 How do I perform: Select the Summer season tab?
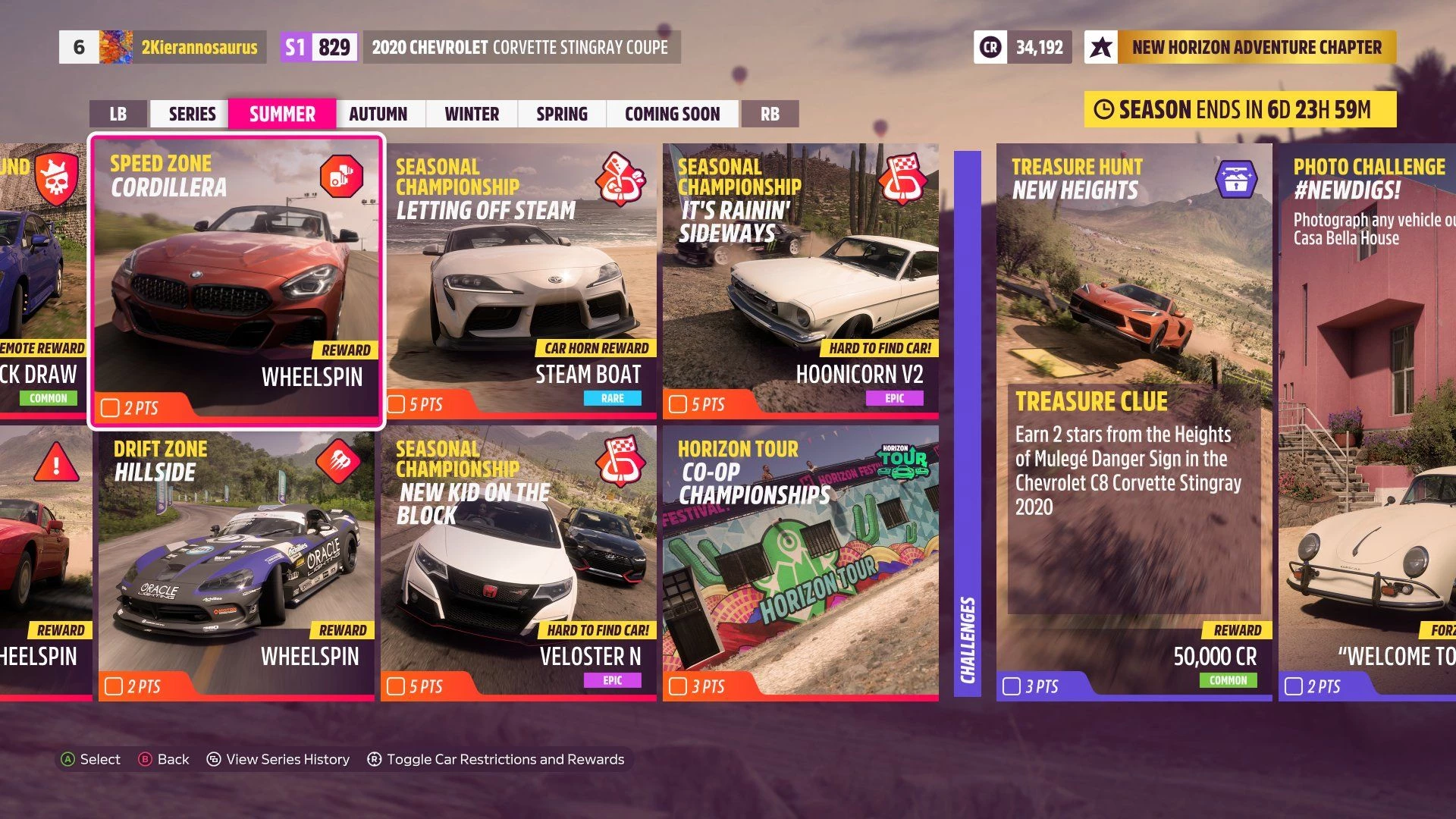click(282, 114)
